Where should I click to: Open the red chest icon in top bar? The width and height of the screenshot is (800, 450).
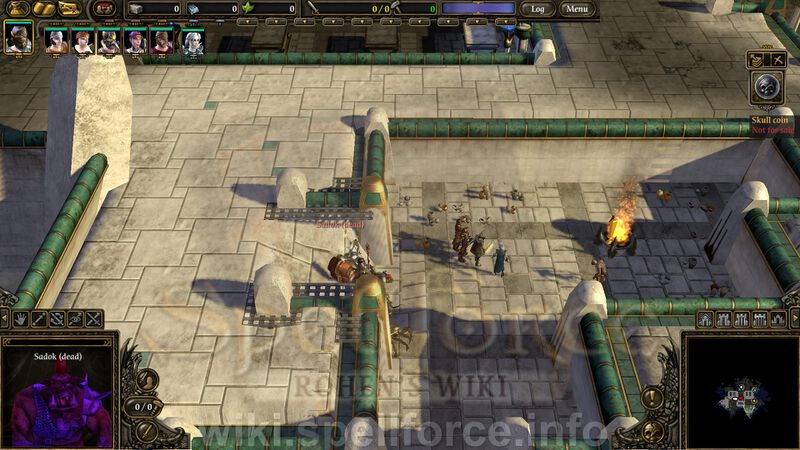point(102,9)
